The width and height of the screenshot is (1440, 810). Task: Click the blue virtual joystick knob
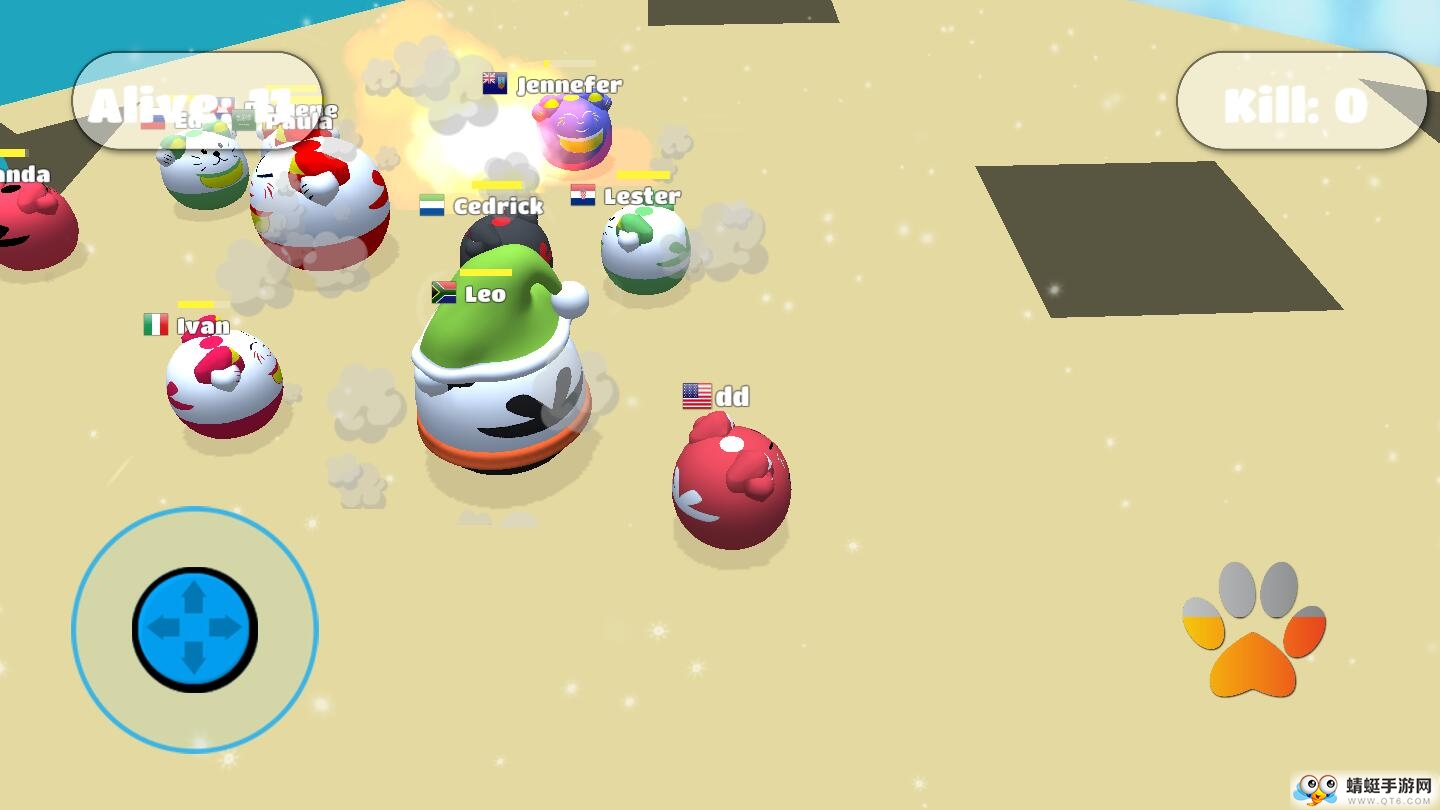click(x=195, y=629)
